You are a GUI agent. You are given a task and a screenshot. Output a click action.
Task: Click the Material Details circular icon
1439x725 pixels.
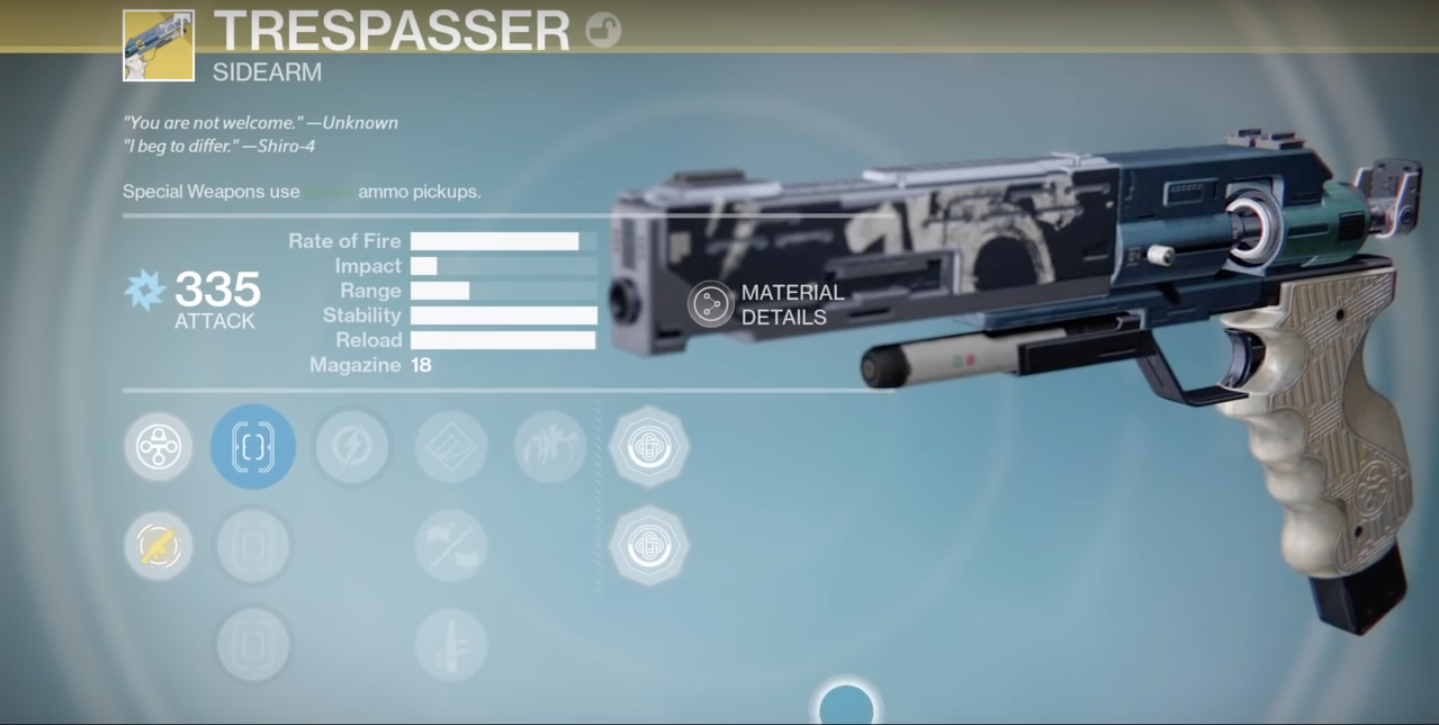(712, 303)
